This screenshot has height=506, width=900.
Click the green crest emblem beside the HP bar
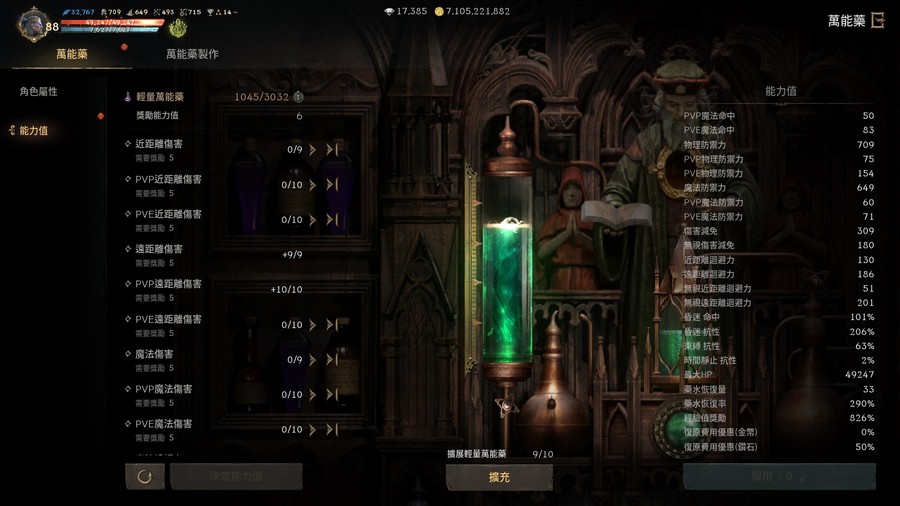point(177,28)
